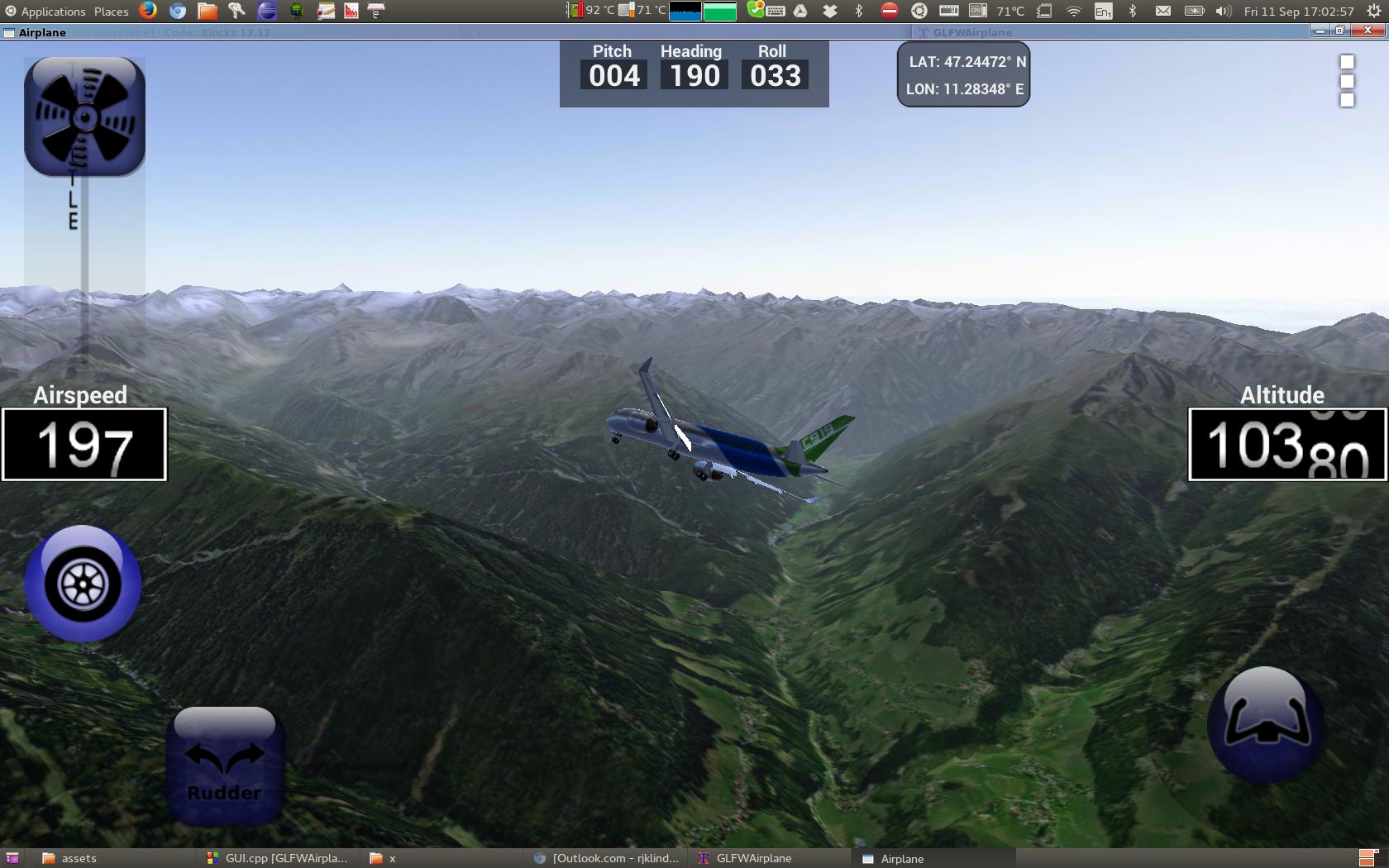Open the Throttle fan control
The width and height of the screenshot is (1389, 868).
(84, 116)
